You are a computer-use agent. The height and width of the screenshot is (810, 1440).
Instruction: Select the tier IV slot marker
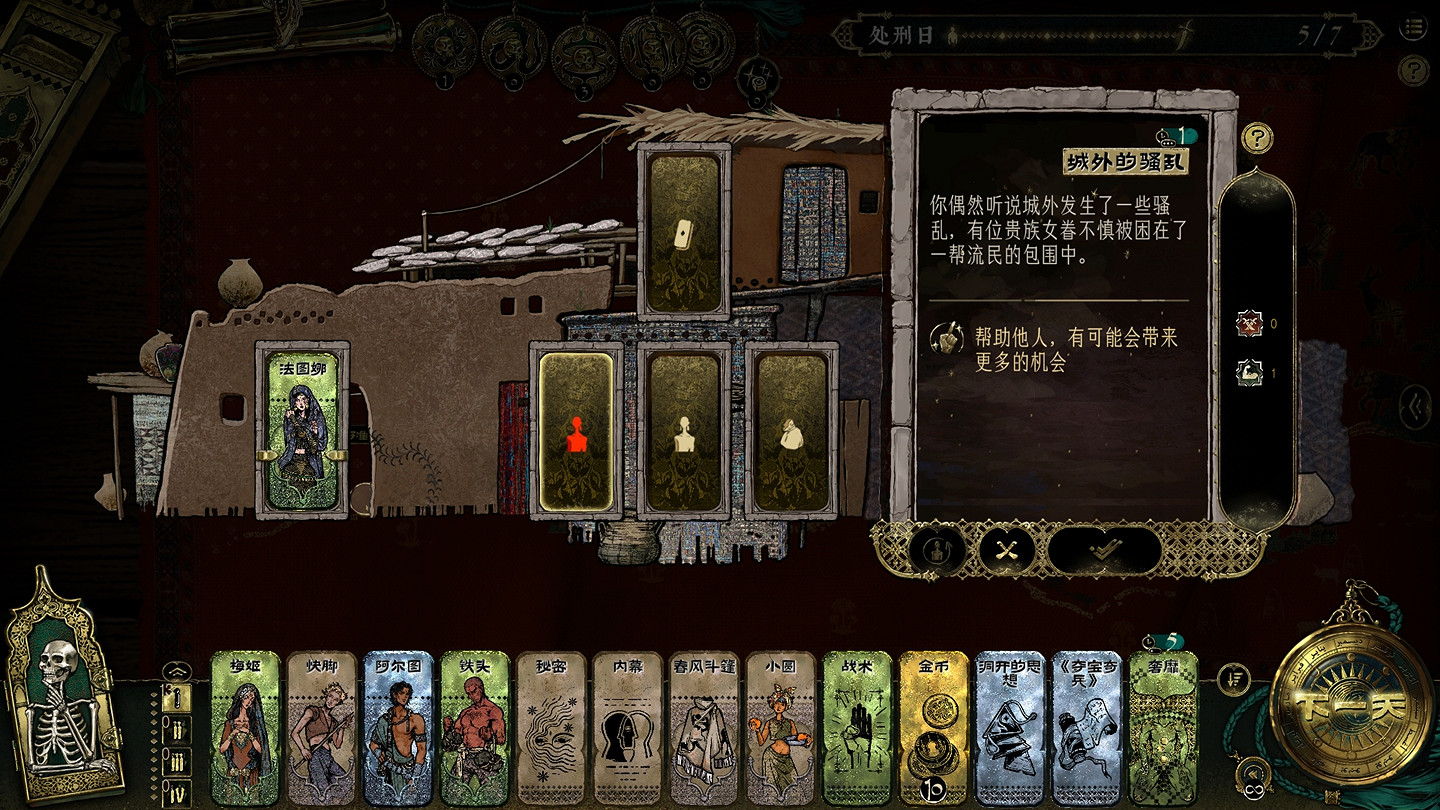coord(179,791)
